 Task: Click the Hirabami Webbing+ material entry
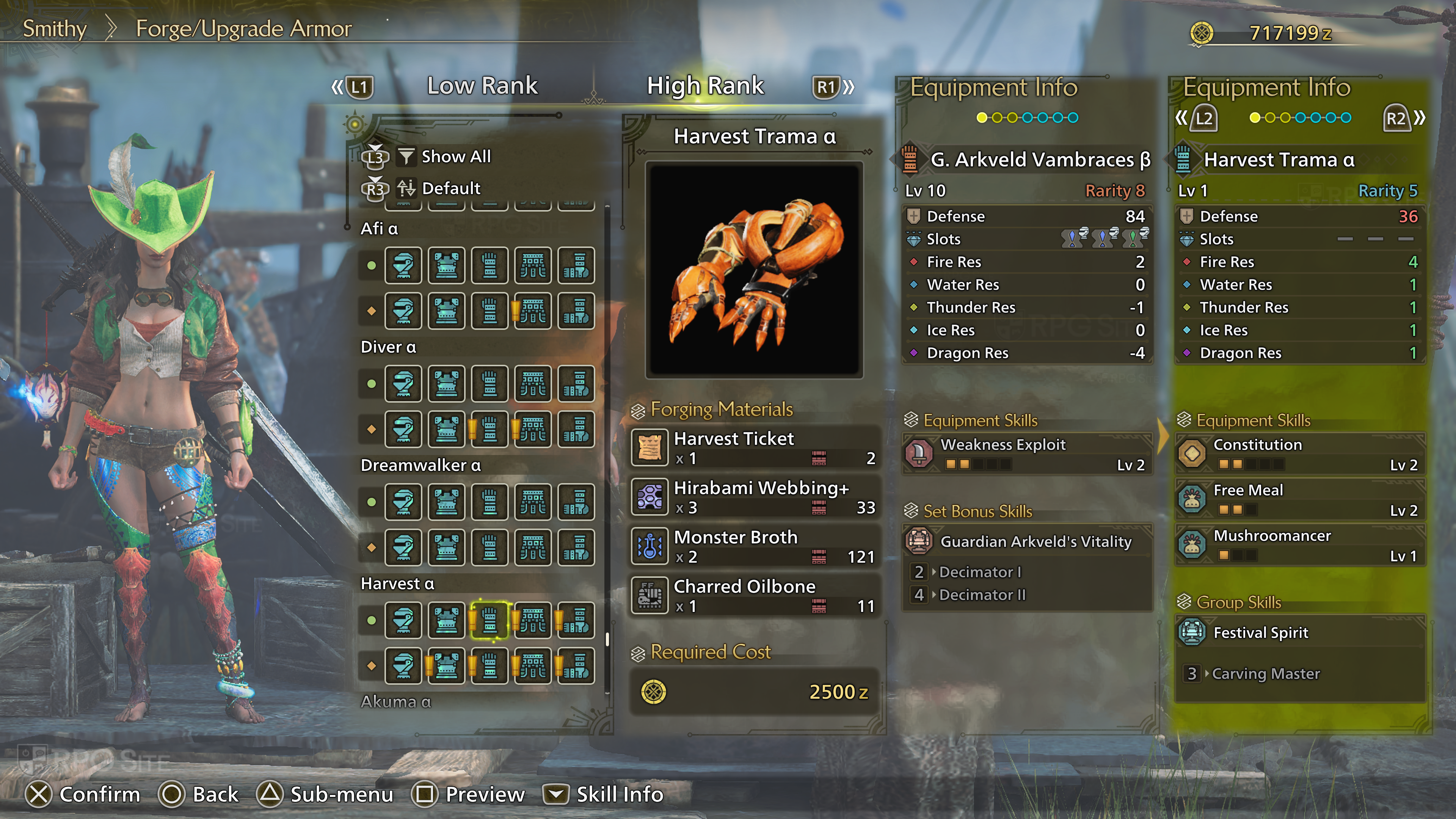coord(755,497)
